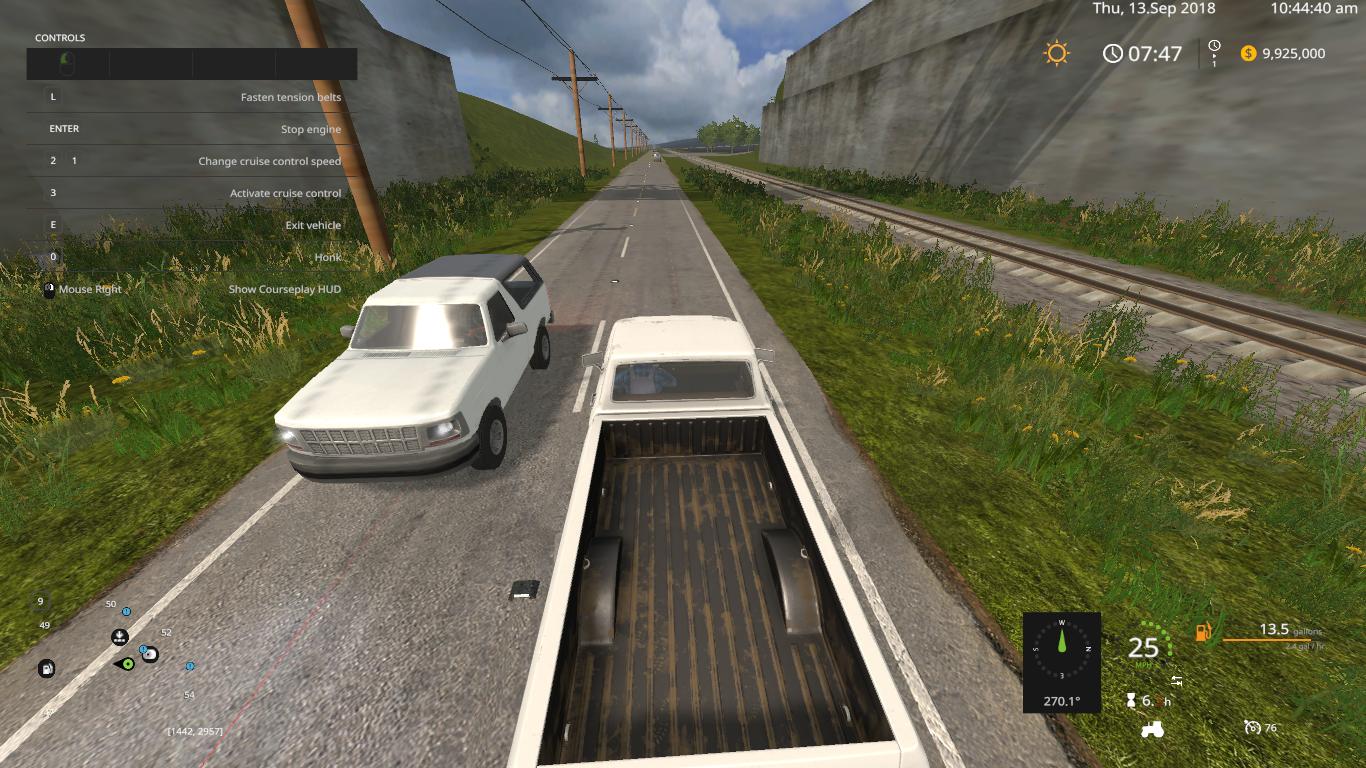Select the green player arrow on the minimap

click(127, 663)
